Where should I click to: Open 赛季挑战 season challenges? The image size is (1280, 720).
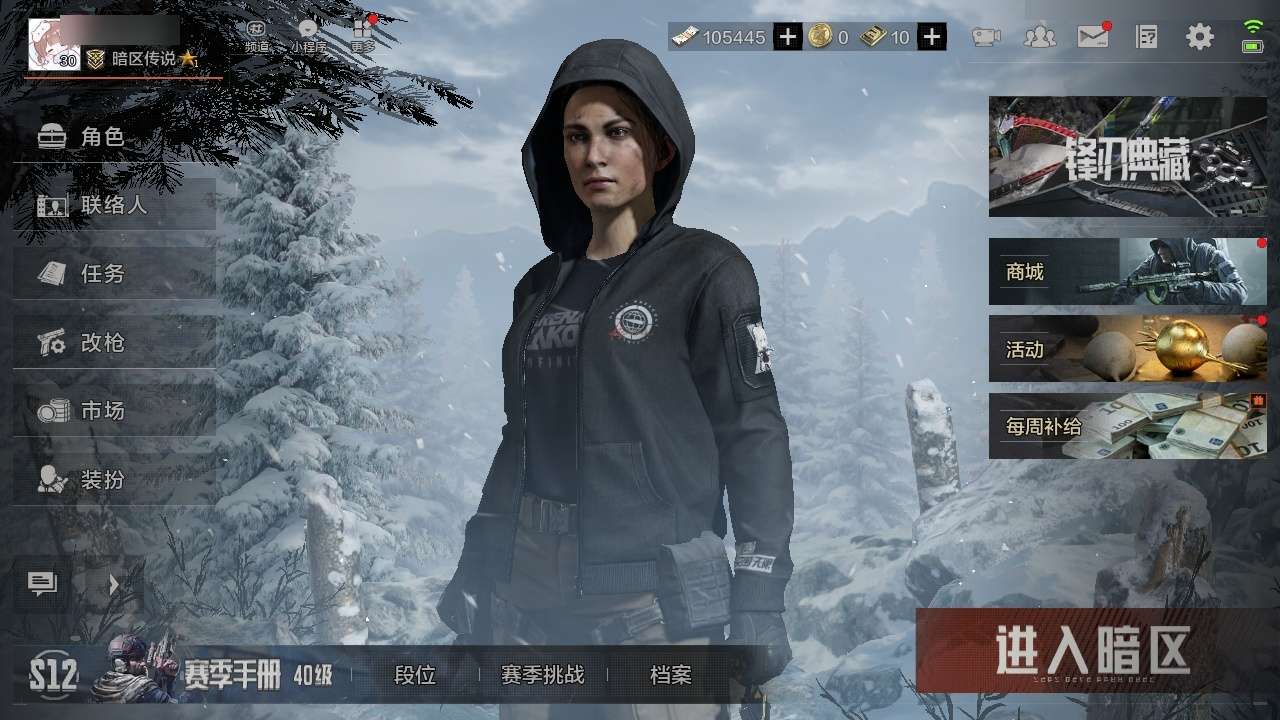point(542,675)
